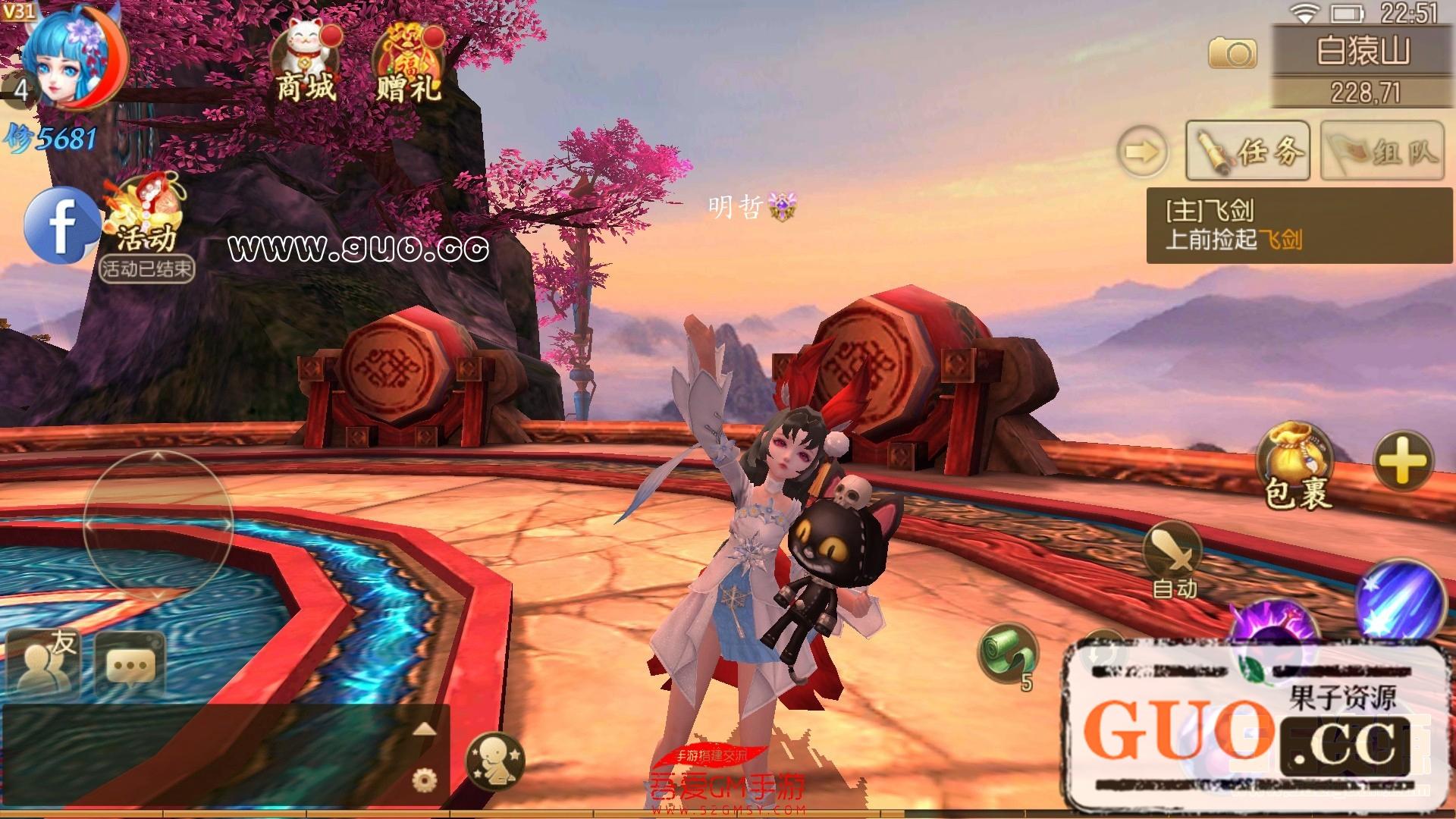Screen dimensions: 1456x819
Task: Open the 商城 shop
Action: (305, 62)
